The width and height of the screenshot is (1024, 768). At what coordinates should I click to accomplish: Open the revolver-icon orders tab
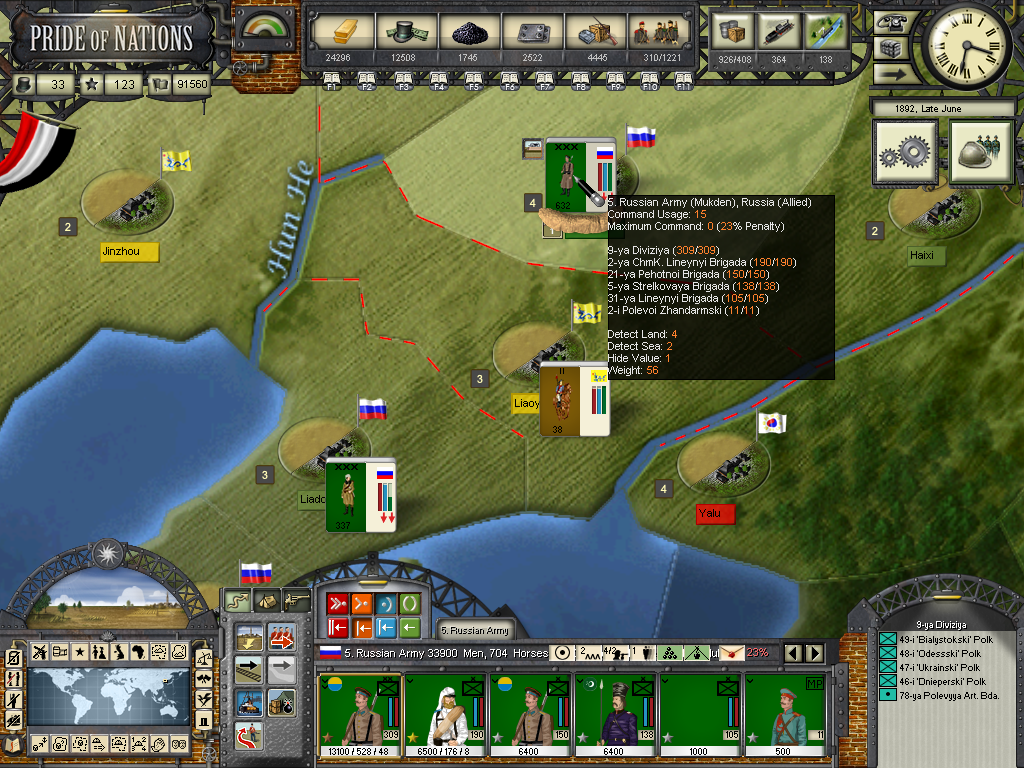[x=297, y=600]
